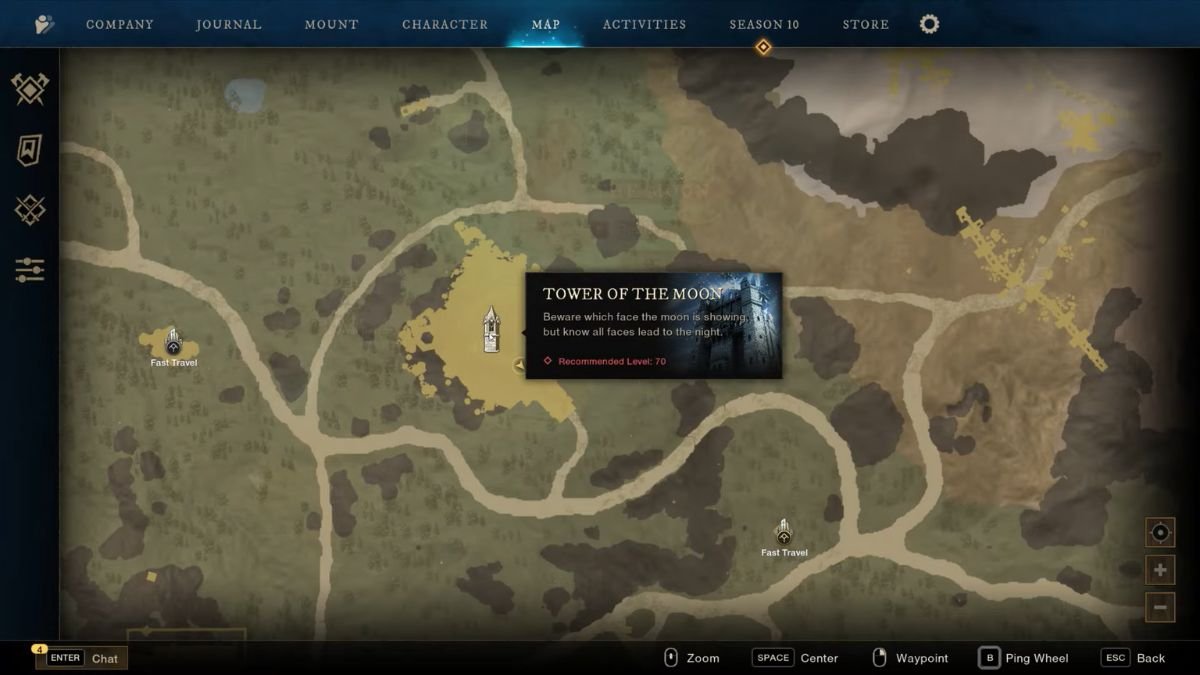The width and height of the screenshot is (1200, 675).
Task: Center map using the locate button
Action: pos(1160,532)
